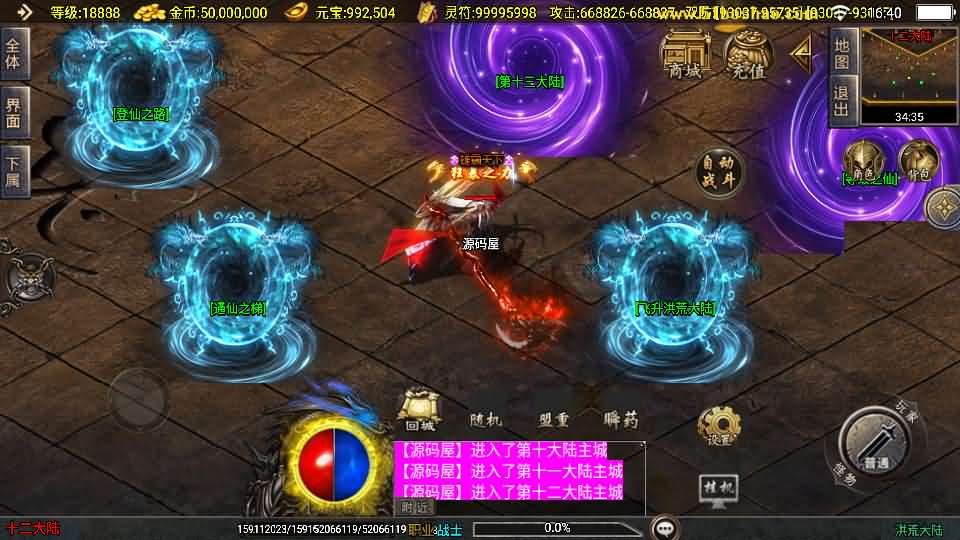The height and width of the screenshot is (540, 960).
Task: Select the 下属 subordinates button
Action: tap(14, 170)
